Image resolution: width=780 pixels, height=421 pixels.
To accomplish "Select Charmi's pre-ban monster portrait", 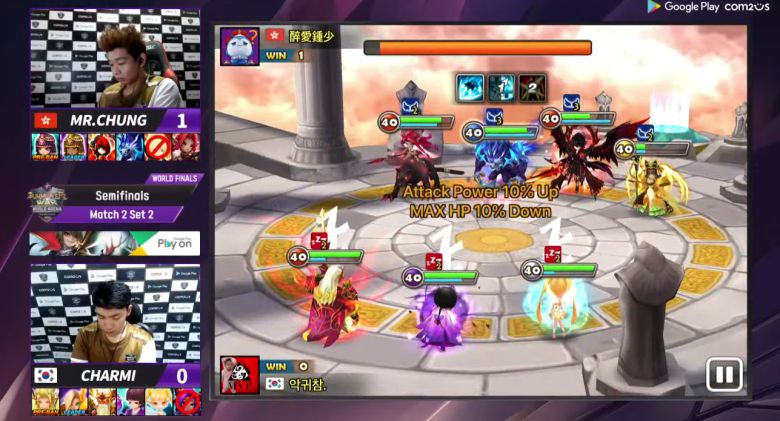I will click(x=46, y=401).
